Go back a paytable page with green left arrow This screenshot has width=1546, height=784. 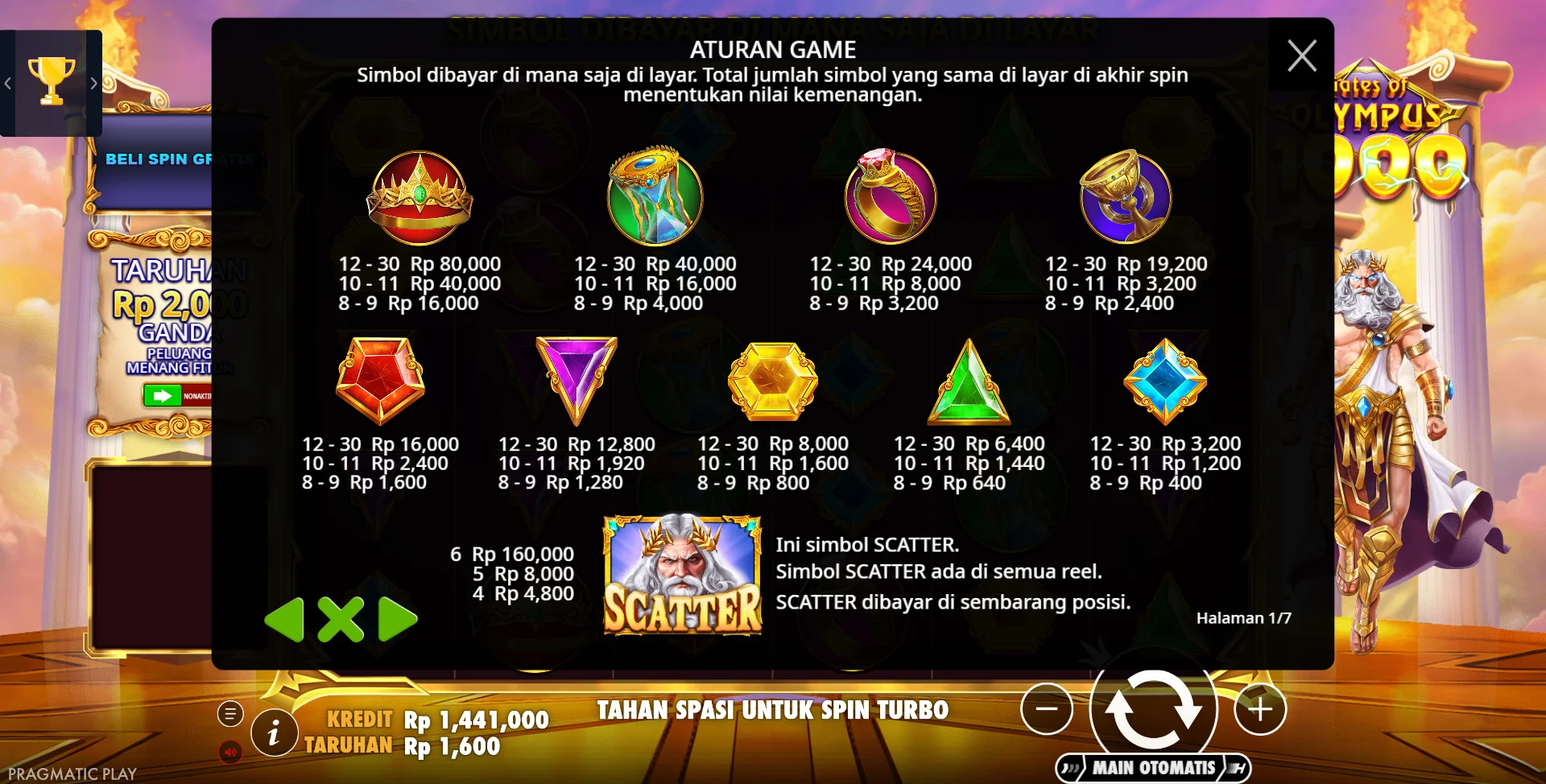286,619
